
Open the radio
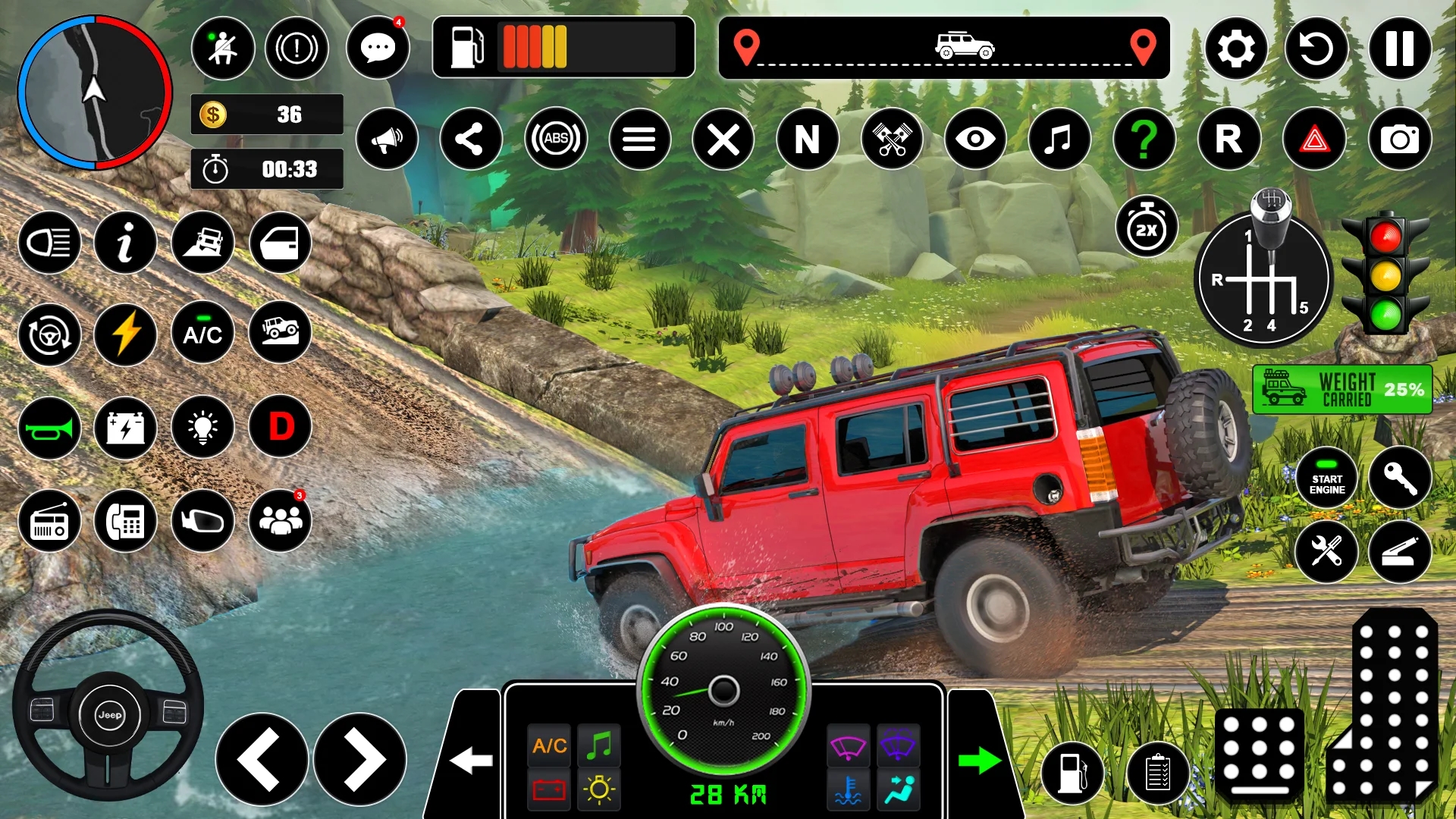(49, 521)
